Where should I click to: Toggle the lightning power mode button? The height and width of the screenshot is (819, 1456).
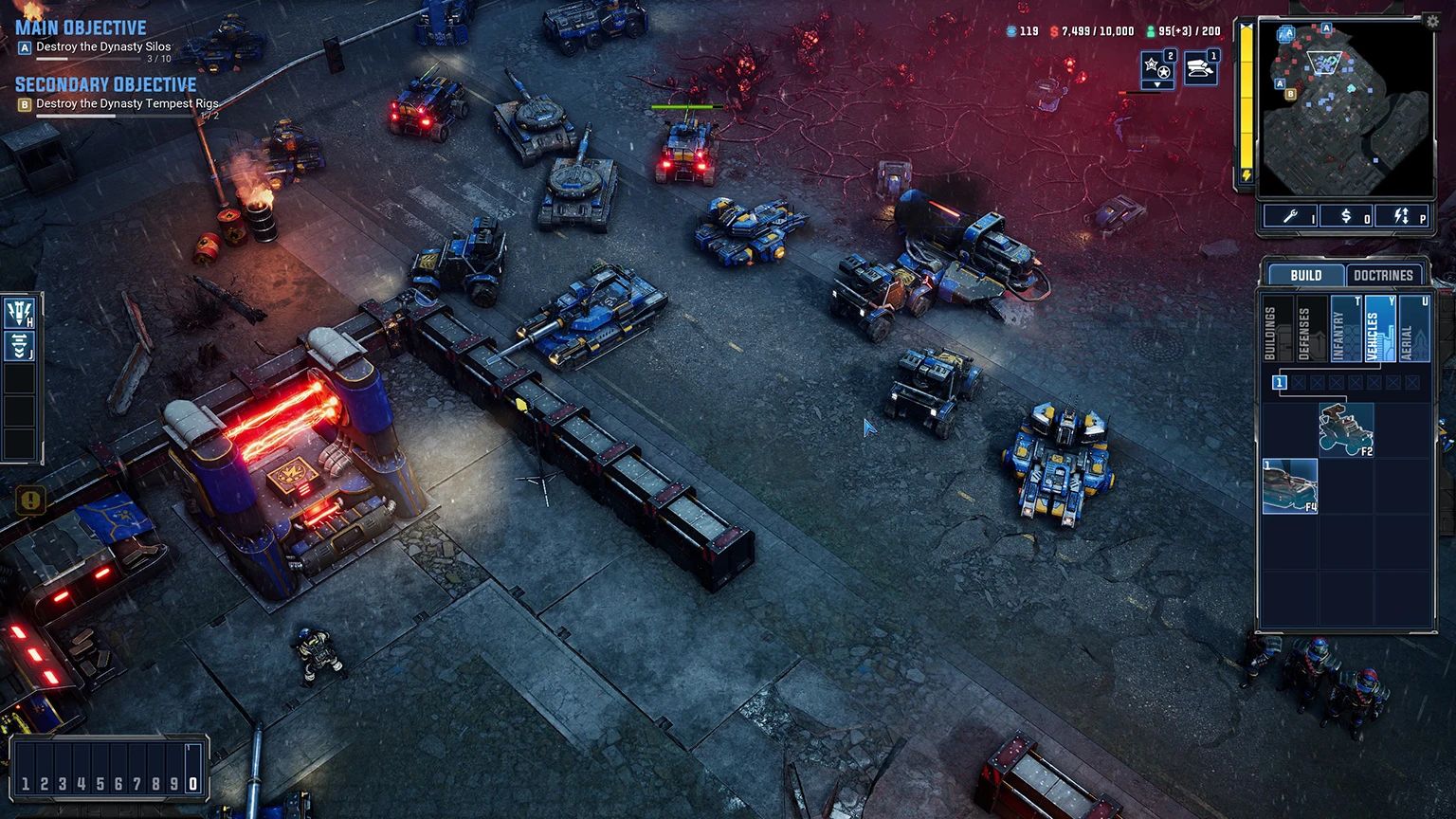tap(1401, 217)
